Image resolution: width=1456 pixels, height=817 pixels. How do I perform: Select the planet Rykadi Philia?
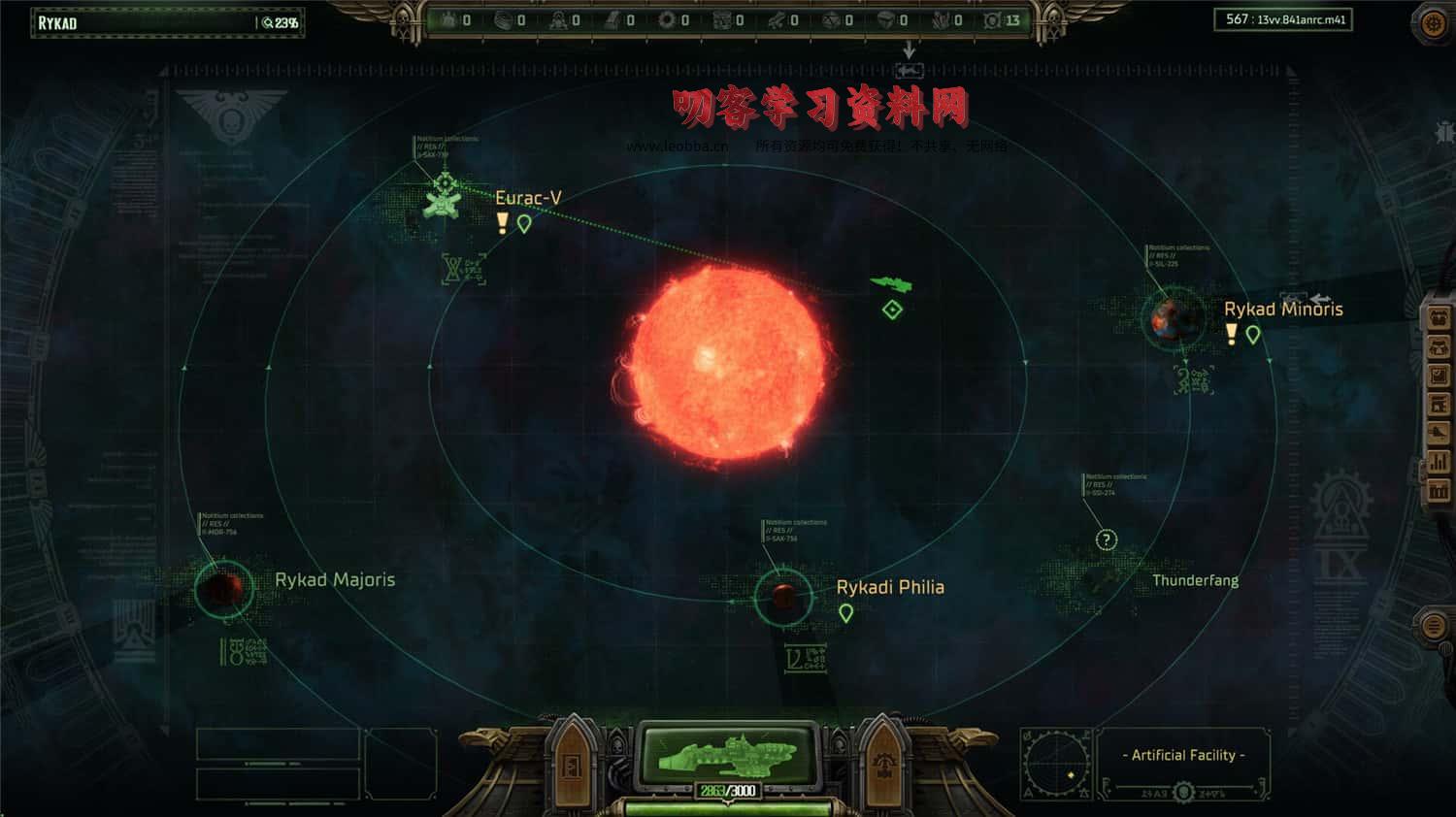coord(782,596)
